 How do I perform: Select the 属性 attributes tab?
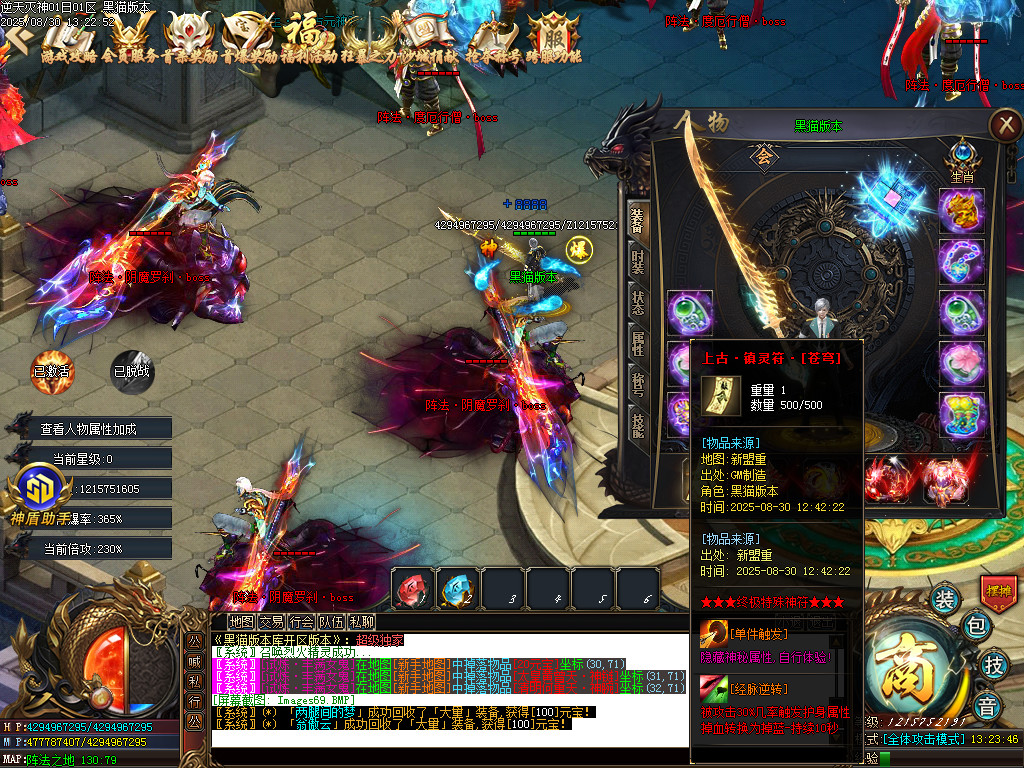(x=637, y=345)
